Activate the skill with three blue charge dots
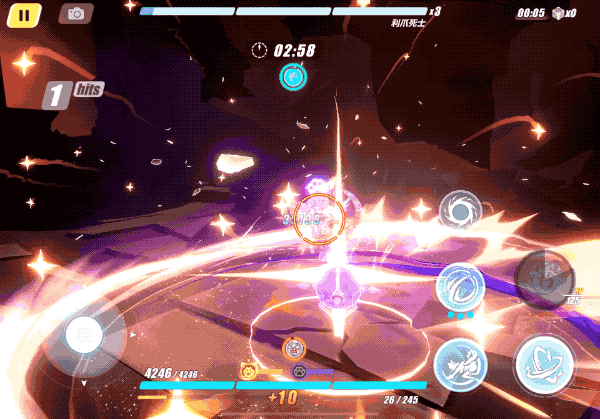The image size is (600, 419). (461, 287)
